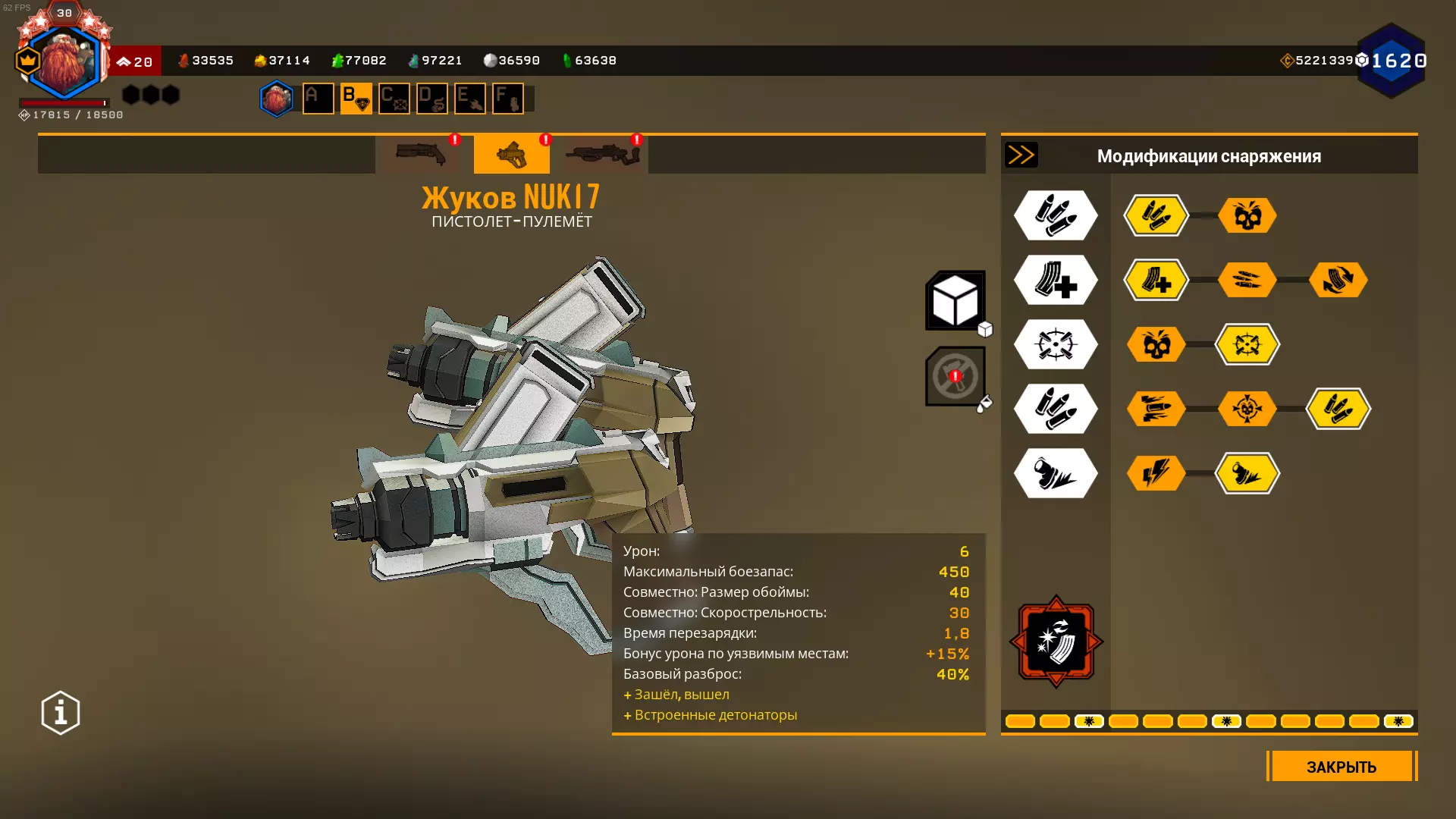
Task: Choose the reload arrows magazine modification
Action: click(x=1338, y=280)
